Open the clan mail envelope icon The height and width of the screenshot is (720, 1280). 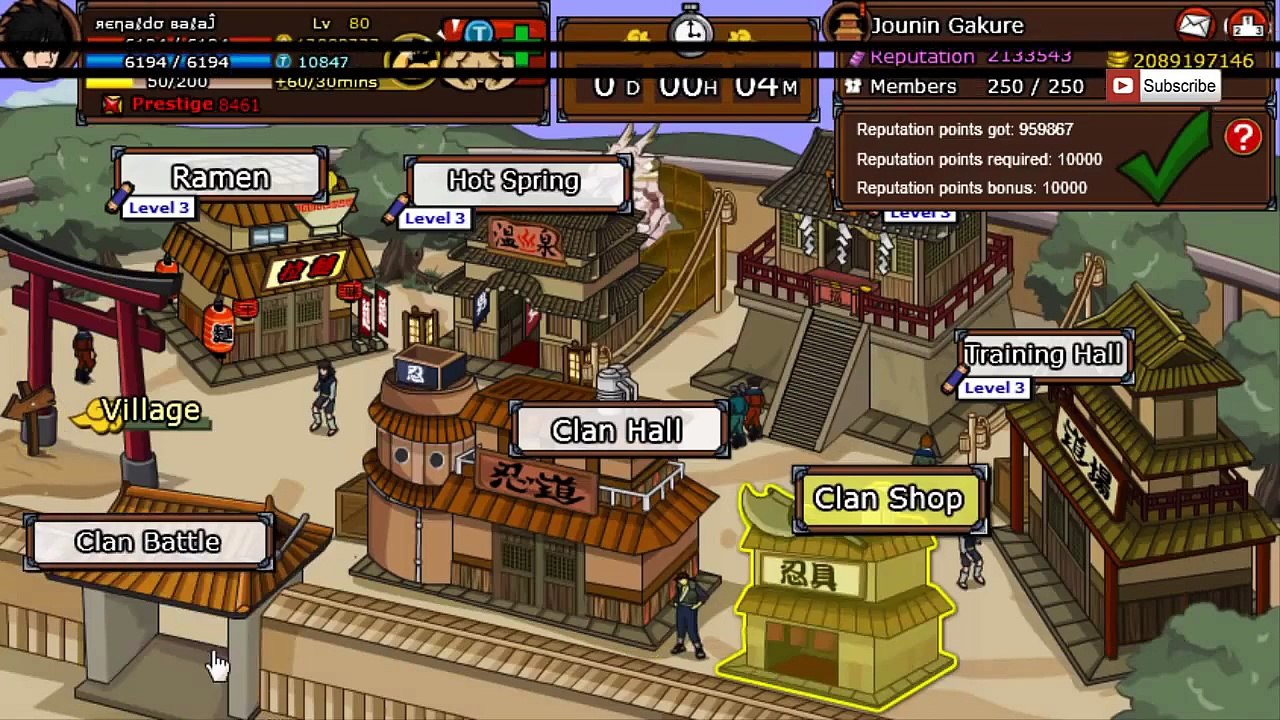pos(1194,24)
